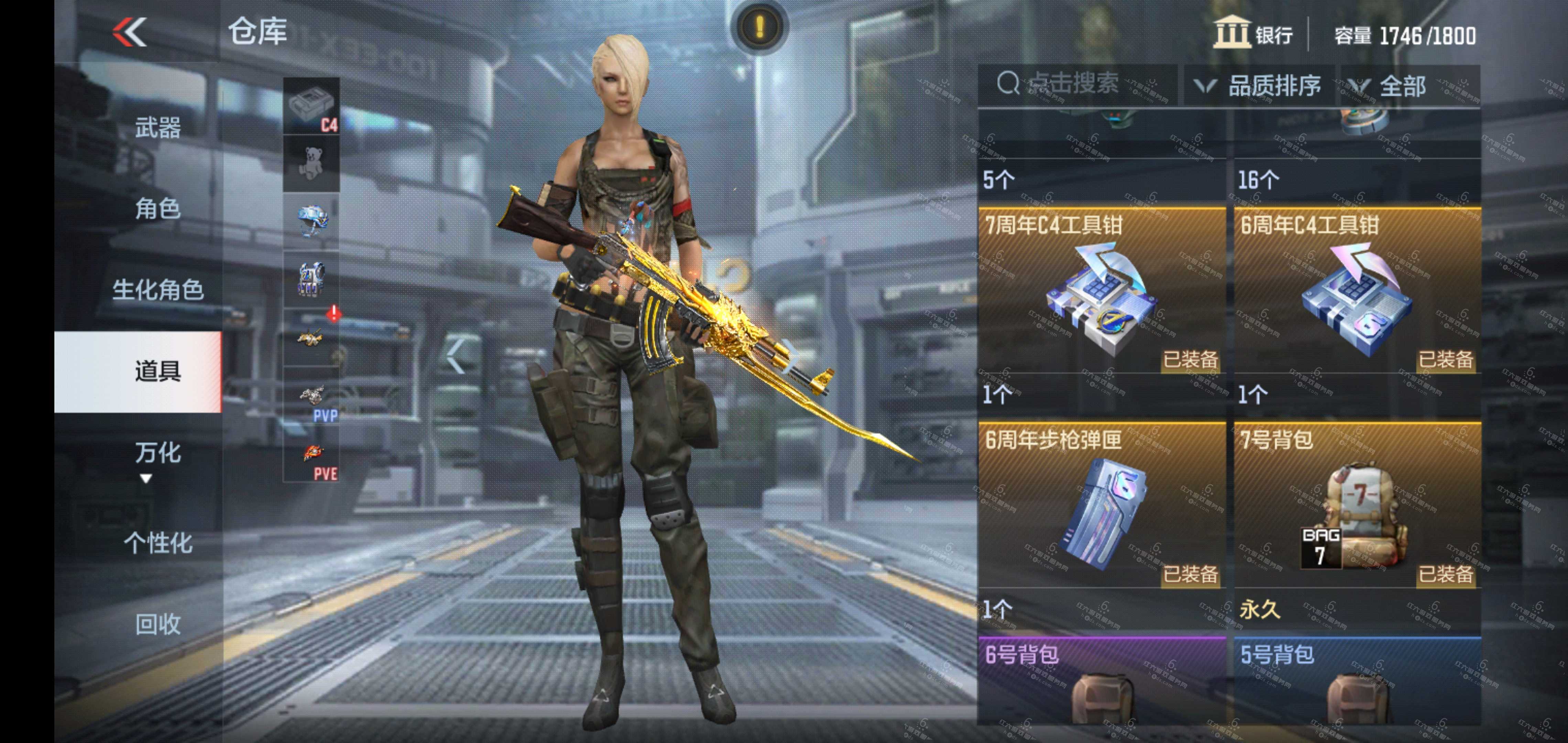The width and height of the screenshot is (1568, 743).
Task: Select the teddy bear subcategory icon
Action: [x=312, y=163]
